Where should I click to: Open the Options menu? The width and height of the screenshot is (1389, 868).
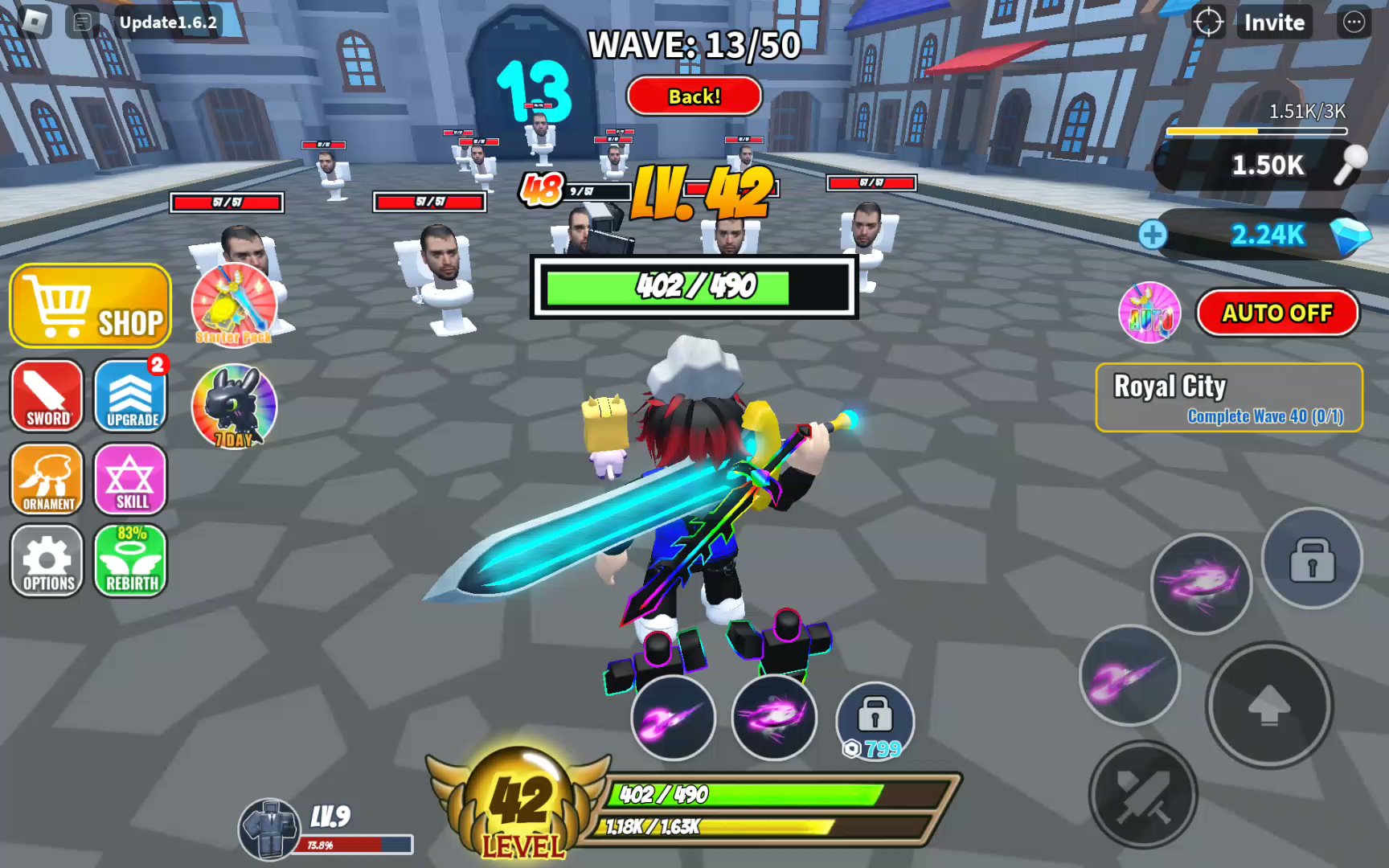pos(47,561)
